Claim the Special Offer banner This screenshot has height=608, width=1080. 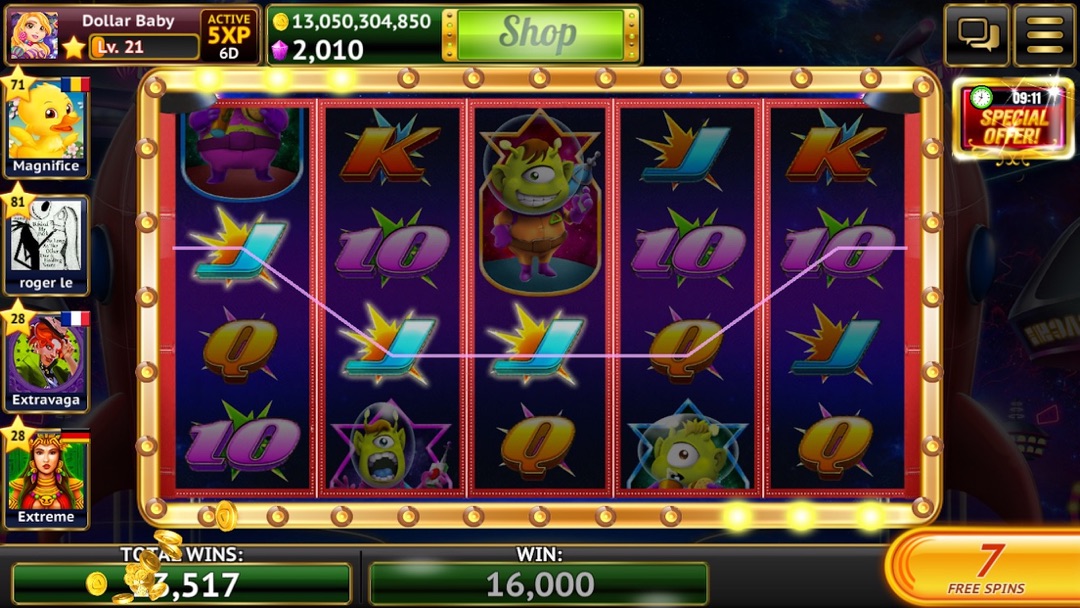click(1013, 120)
